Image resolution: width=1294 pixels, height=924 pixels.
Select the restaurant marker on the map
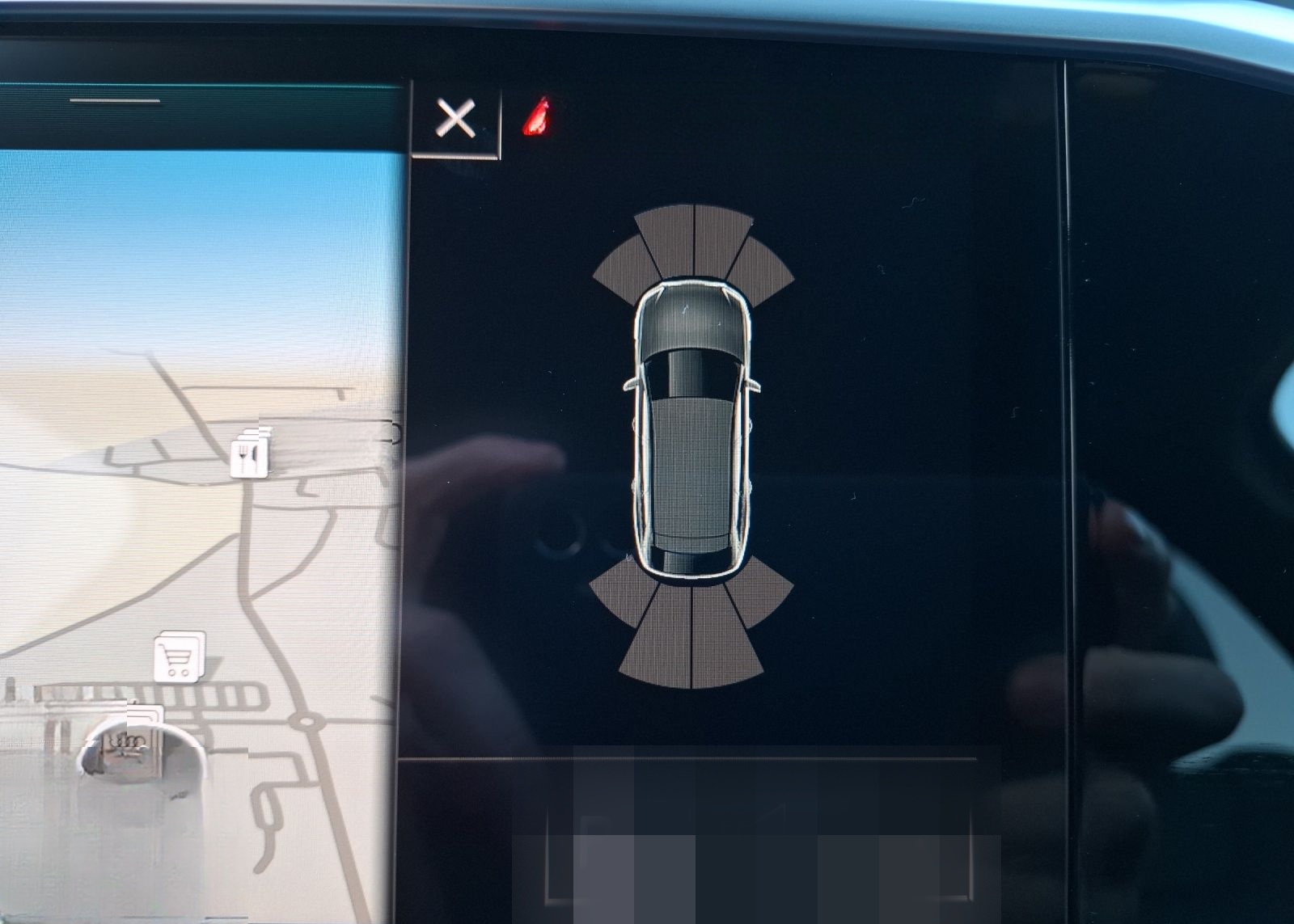[247, 458]
